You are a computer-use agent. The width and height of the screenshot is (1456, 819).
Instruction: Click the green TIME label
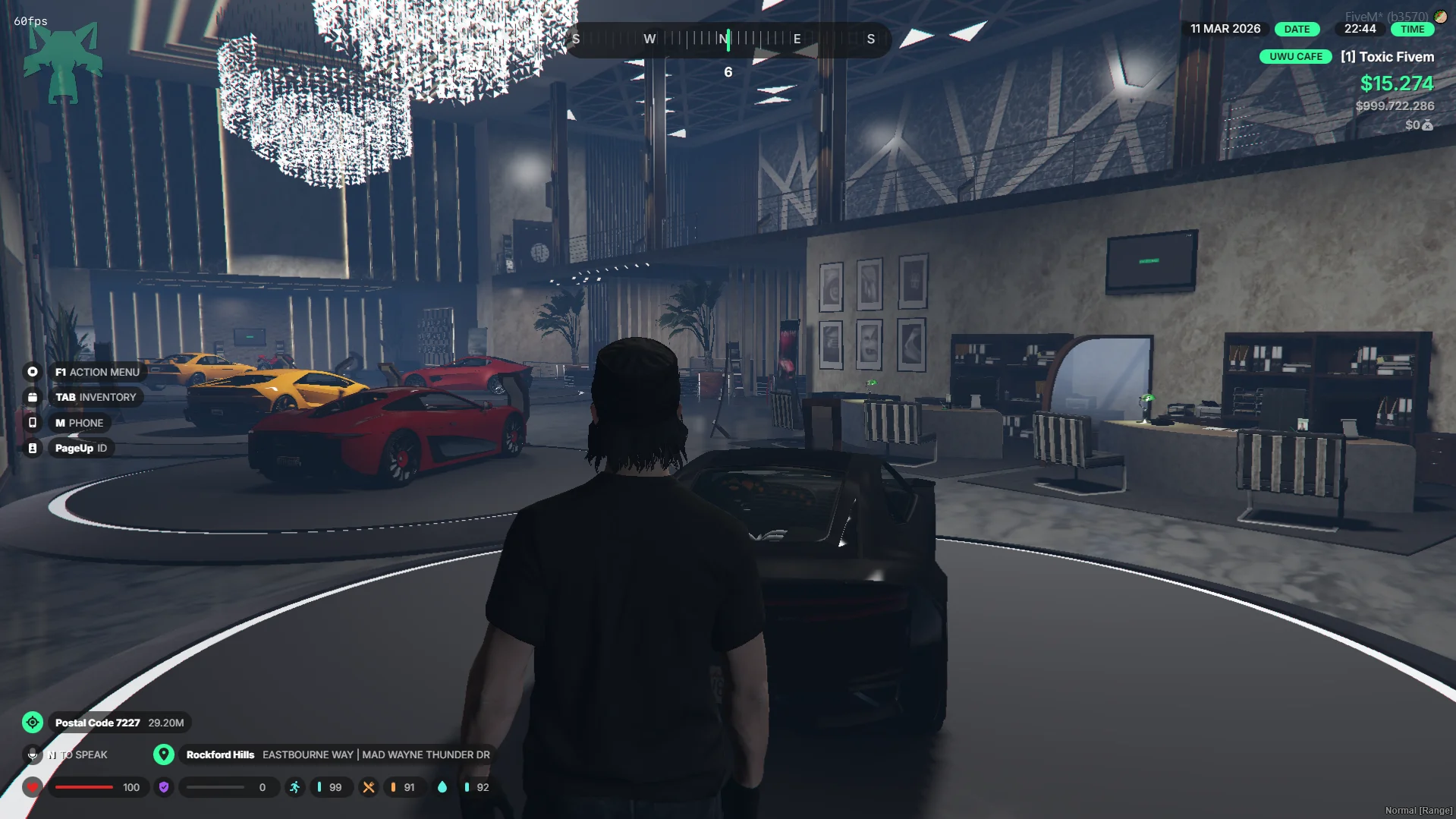tap(1412, 29)
